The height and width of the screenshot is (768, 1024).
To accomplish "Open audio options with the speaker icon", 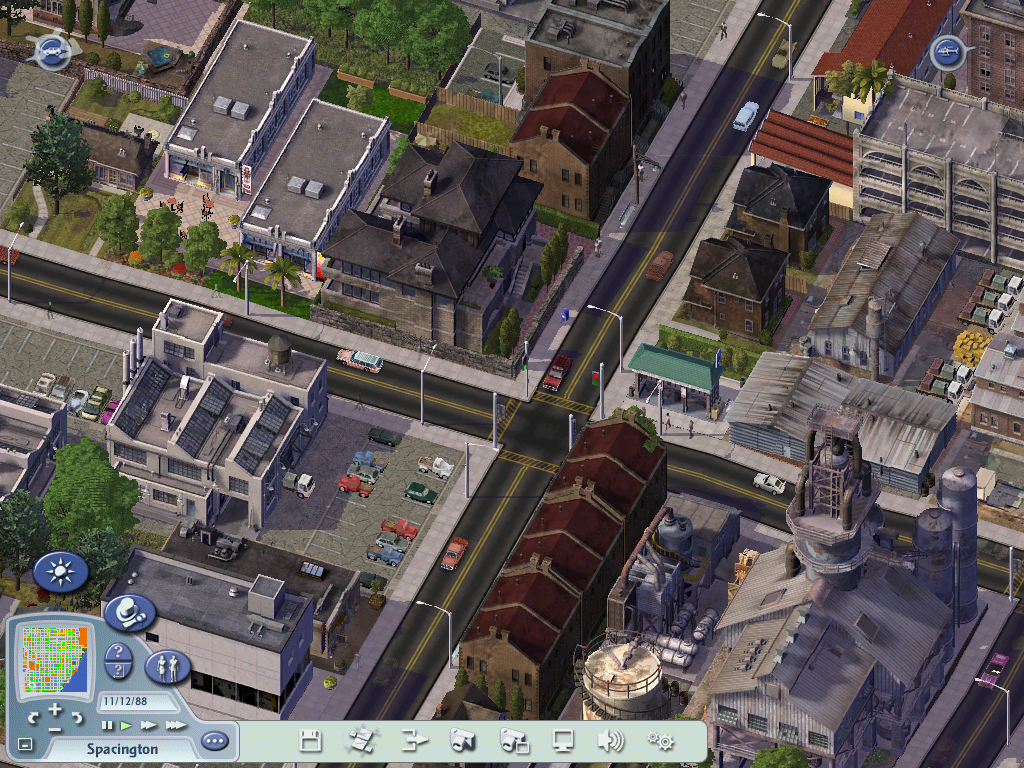I will (610, 741).
